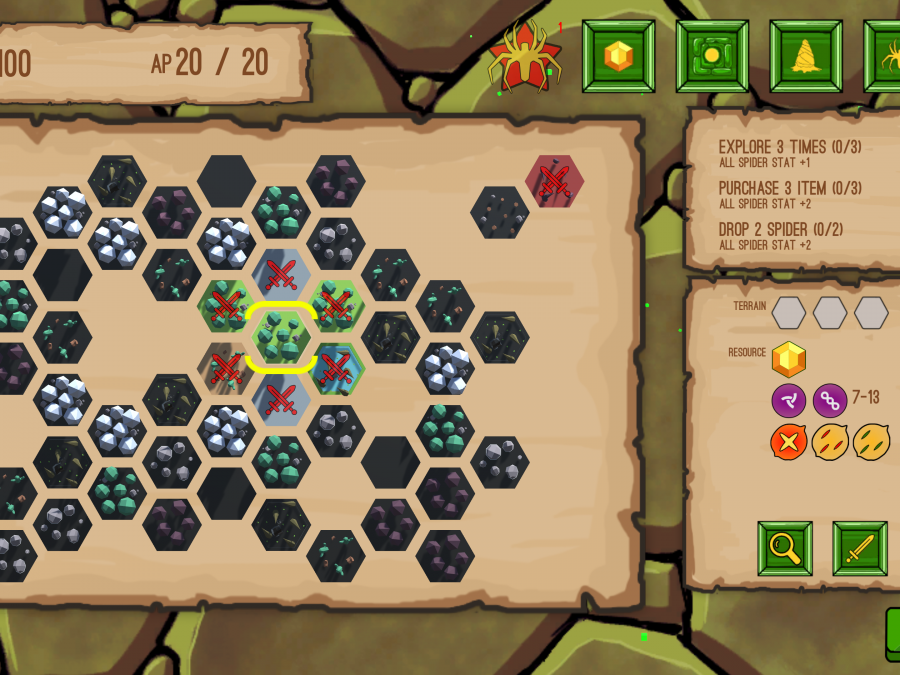Select the red star spider icon
Screen dimensions: 900x675
pos(525,58)
